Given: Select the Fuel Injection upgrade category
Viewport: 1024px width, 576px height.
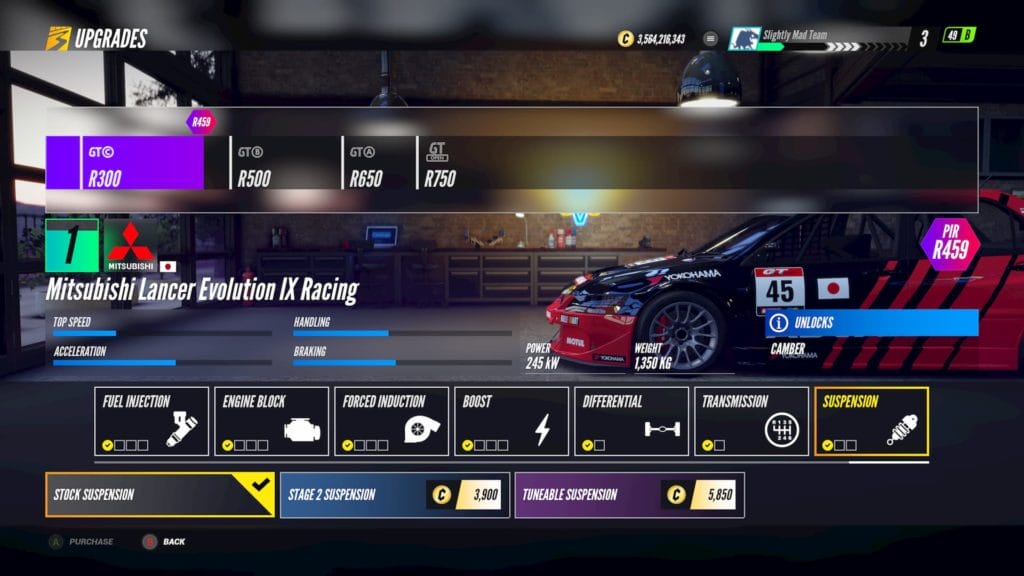Looking at the screenshot, I should click(151, 421).
